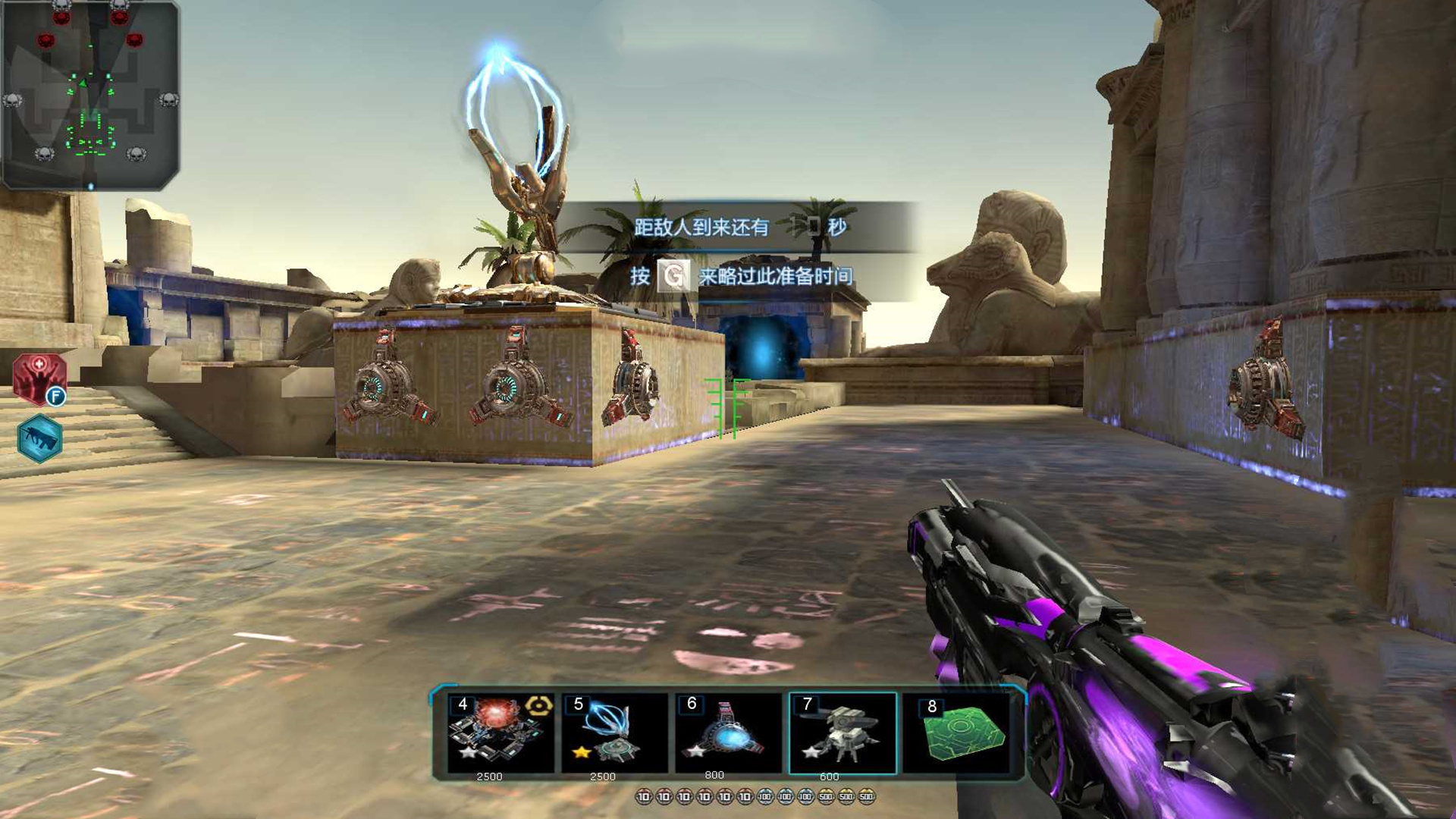Pick the gun turret in slot 7
The image size is (1456, 819).
[842, 733]
